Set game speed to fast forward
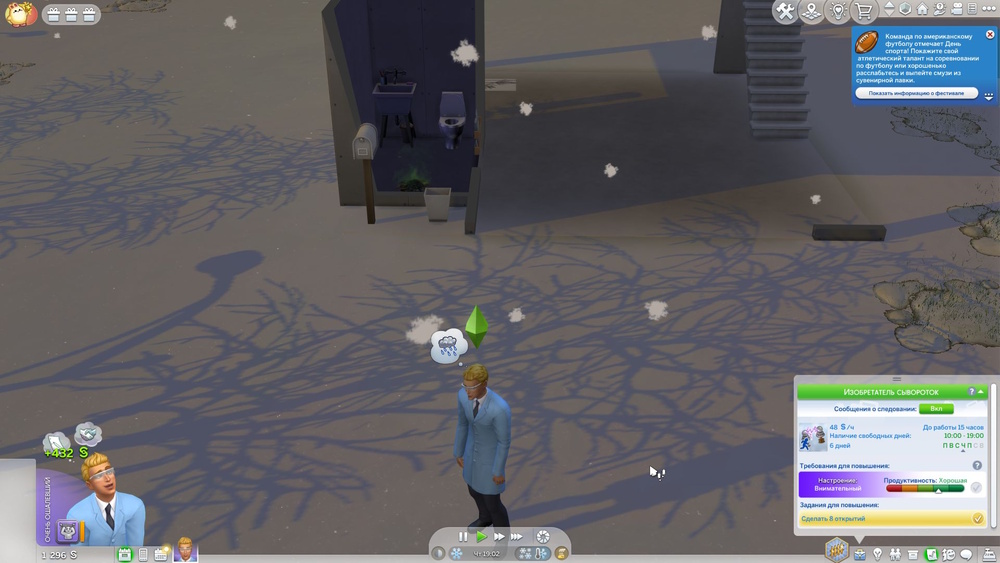 (x=499, y=537)
